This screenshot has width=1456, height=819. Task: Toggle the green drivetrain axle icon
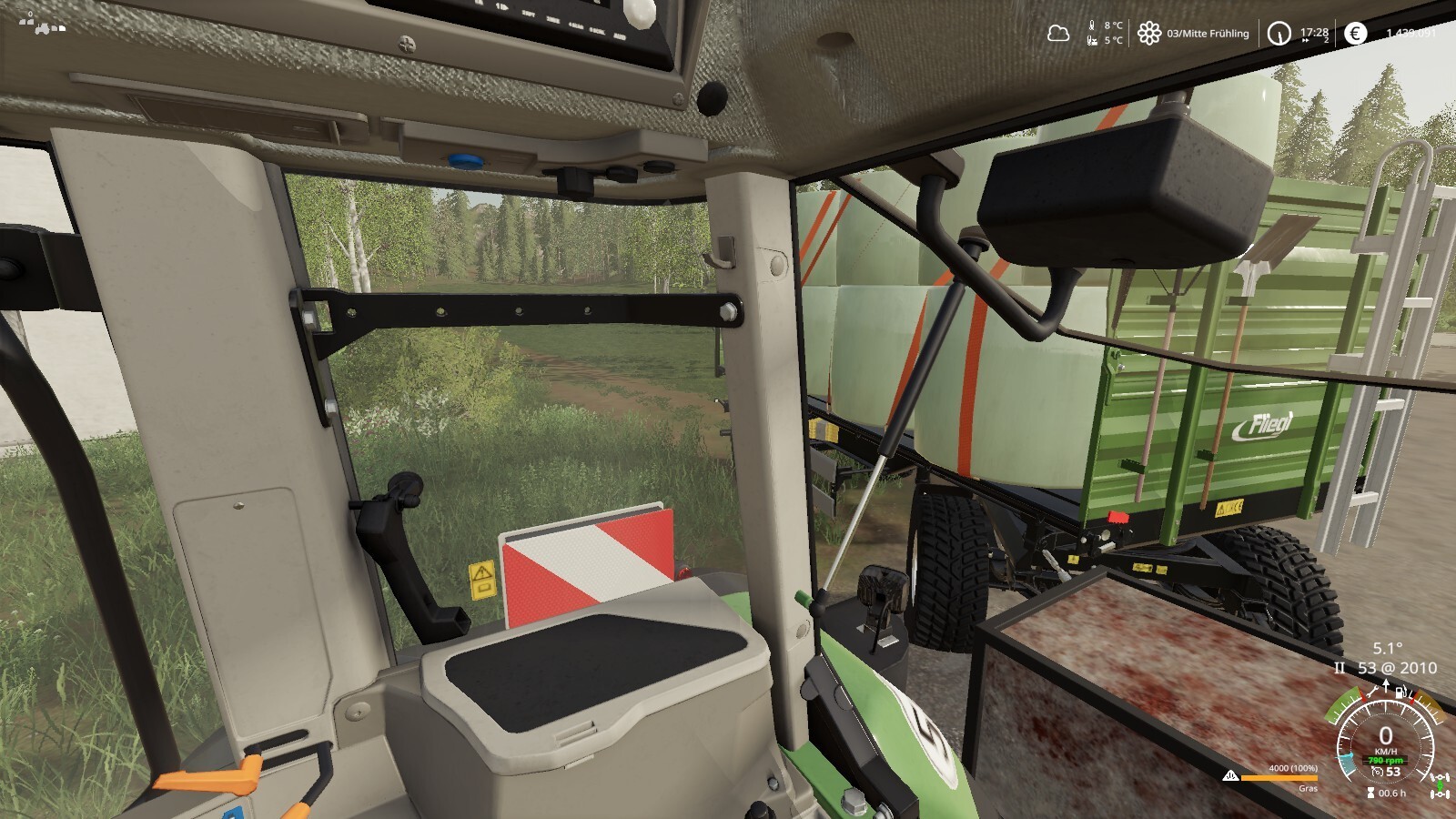1440,784
